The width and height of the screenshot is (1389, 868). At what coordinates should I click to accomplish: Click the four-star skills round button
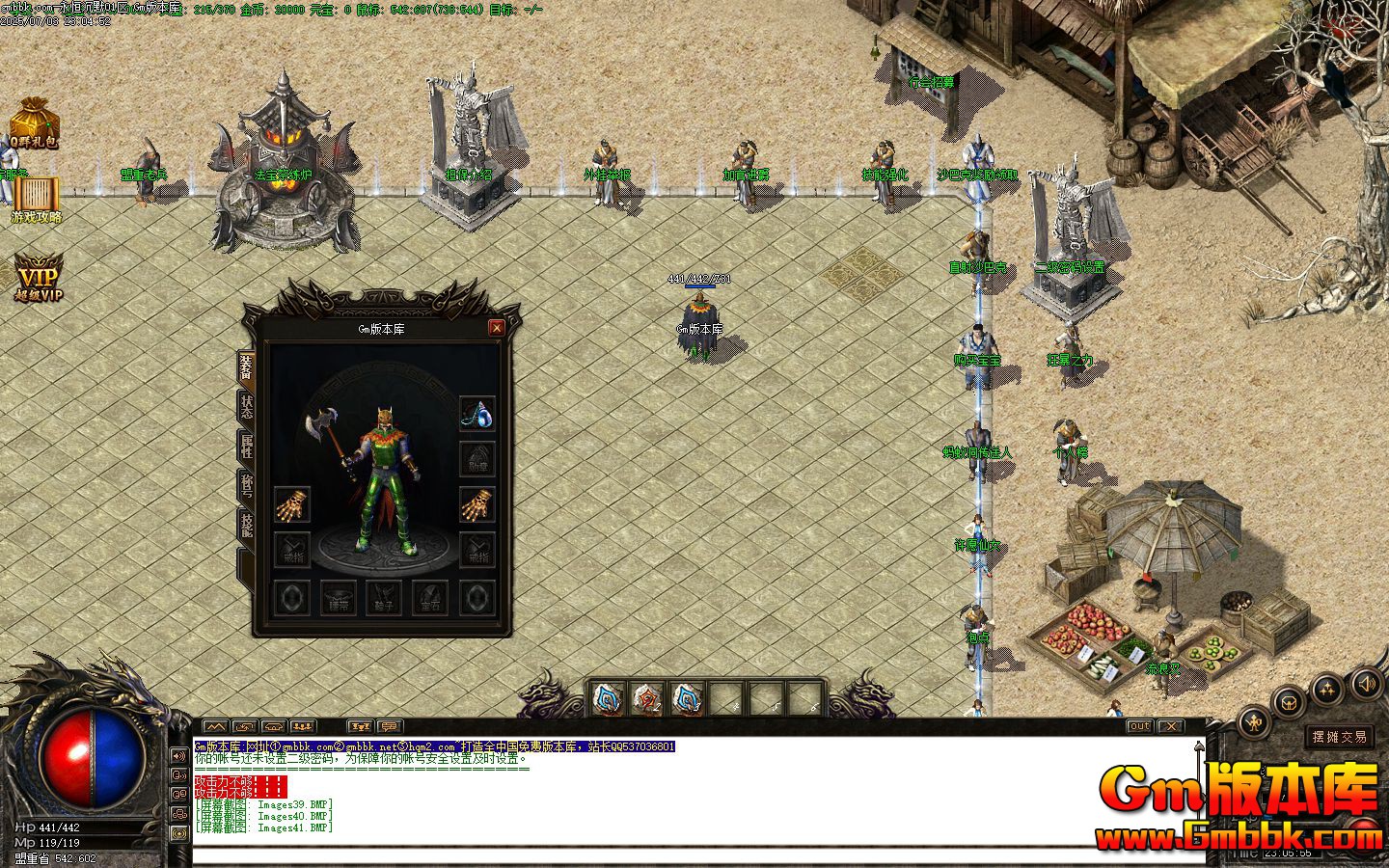(x=1328, y=689)
